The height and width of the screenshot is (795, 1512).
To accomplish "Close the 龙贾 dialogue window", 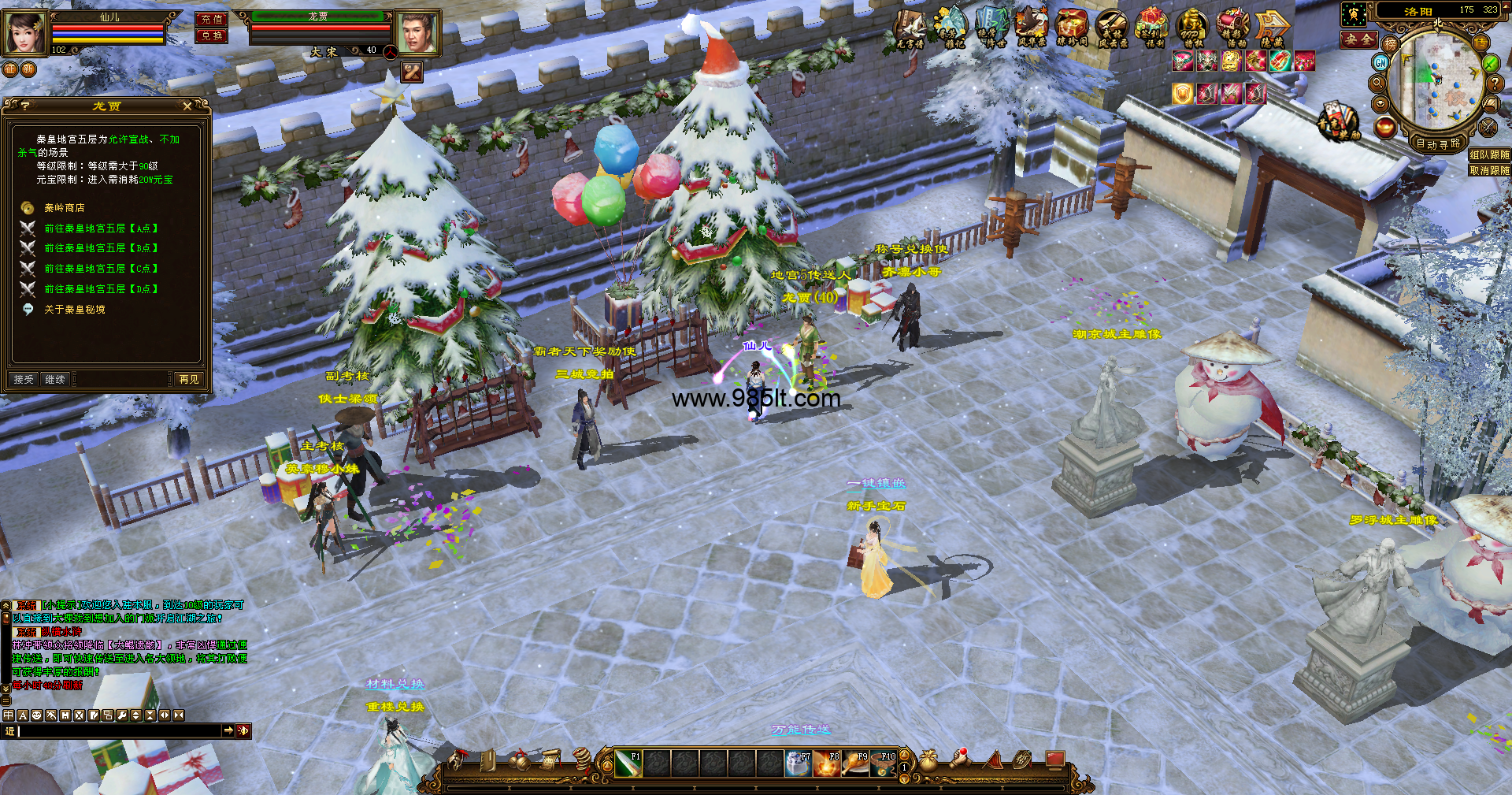I will tap(187, 106).
